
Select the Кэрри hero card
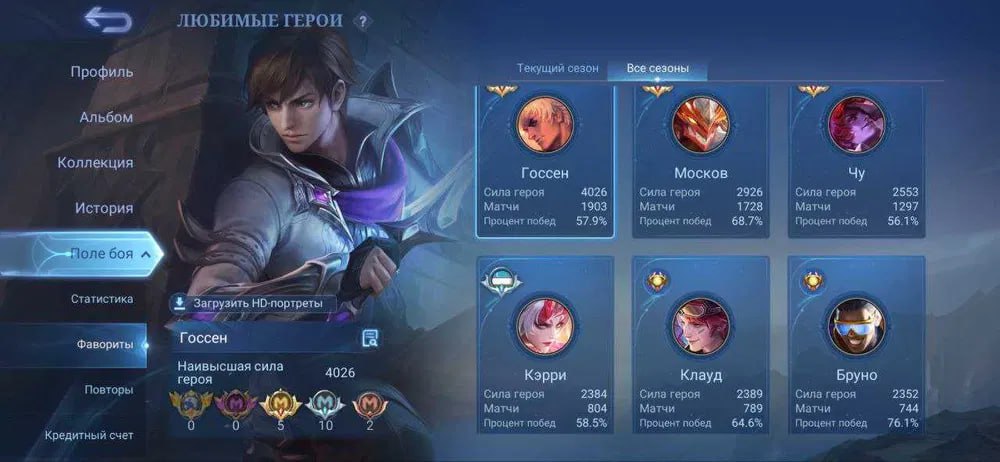(544, 345)
